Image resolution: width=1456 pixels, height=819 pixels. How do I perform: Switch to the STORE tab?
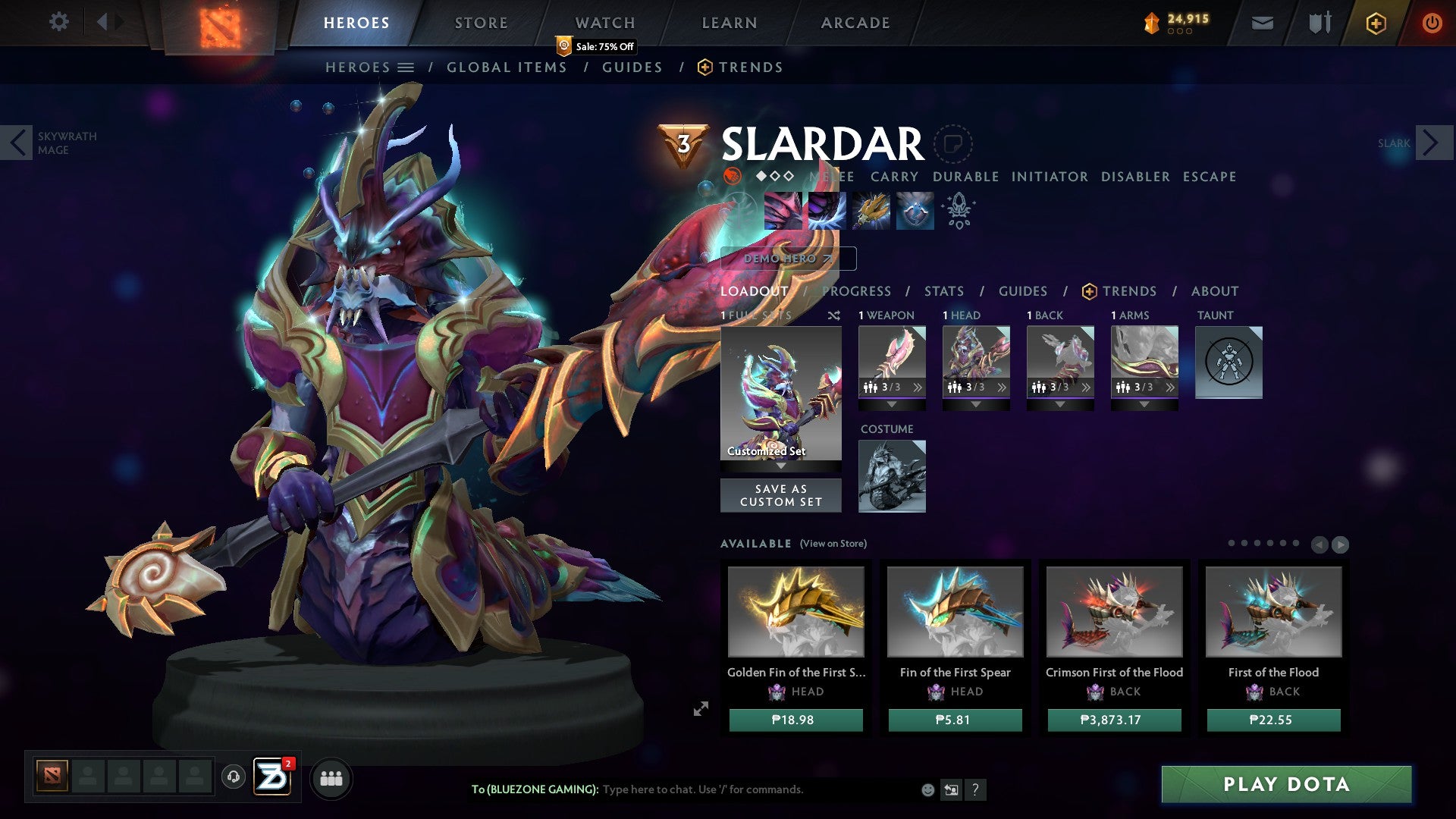pos(481,22)
